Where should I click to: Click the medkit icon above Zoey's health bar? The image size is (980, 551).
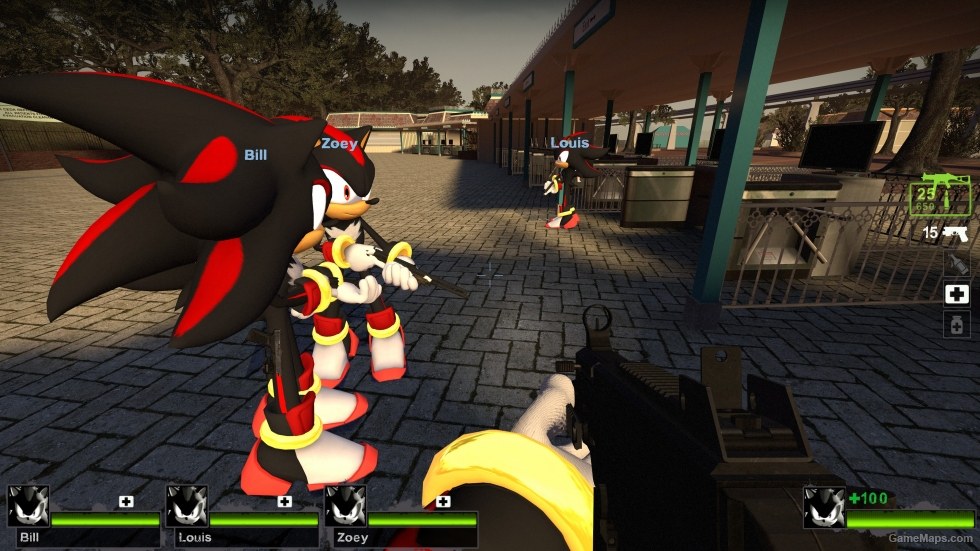point(443,501)
